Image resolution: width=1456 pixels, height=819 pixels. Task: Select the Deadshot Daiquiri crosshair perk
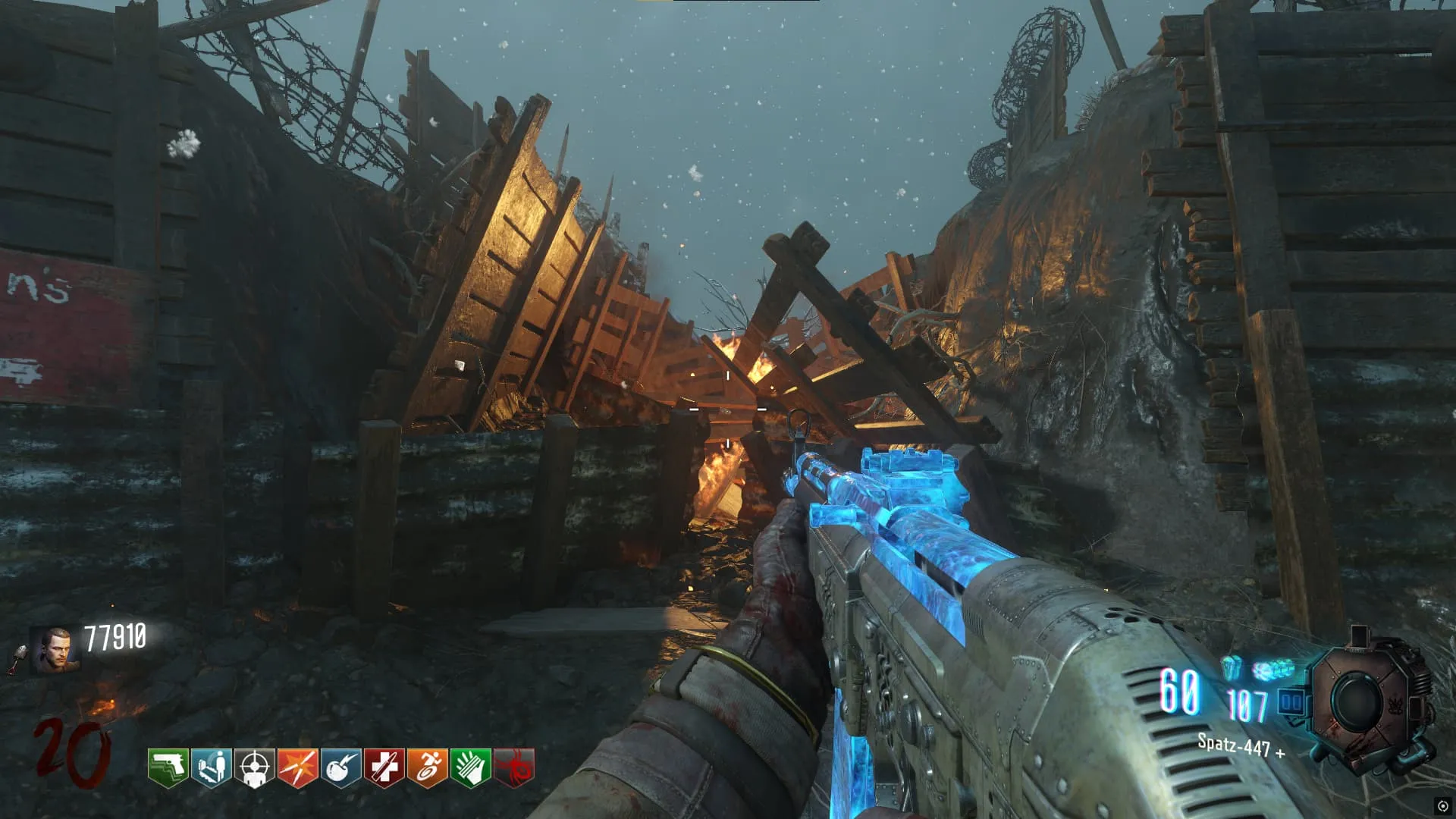click(254, 767)
